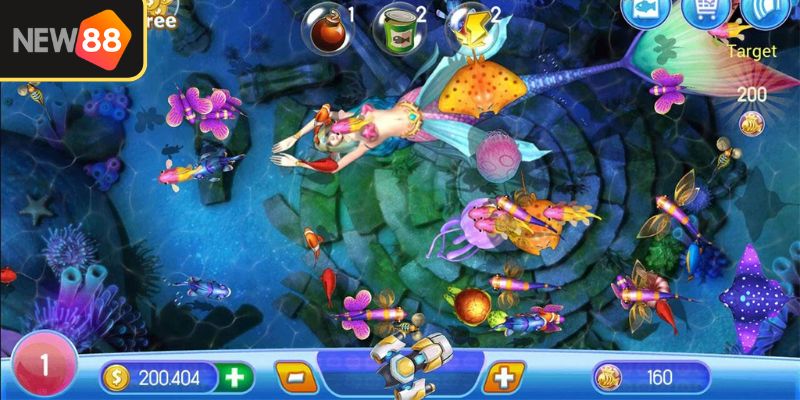Increase cannon bet with orange plus
The height and width of the screenshot is (400, 800).
tap(503, 377)
